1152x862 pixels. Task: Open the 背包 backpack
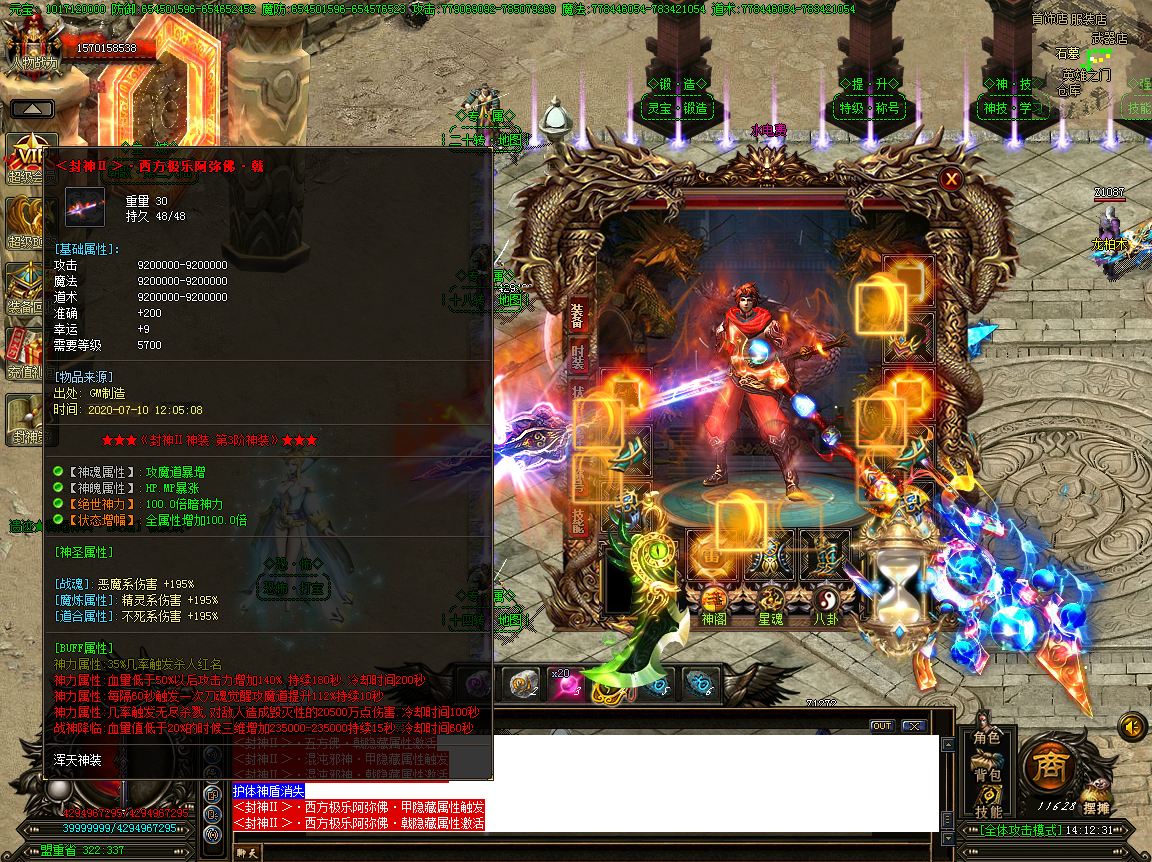(x=987, y=775)
